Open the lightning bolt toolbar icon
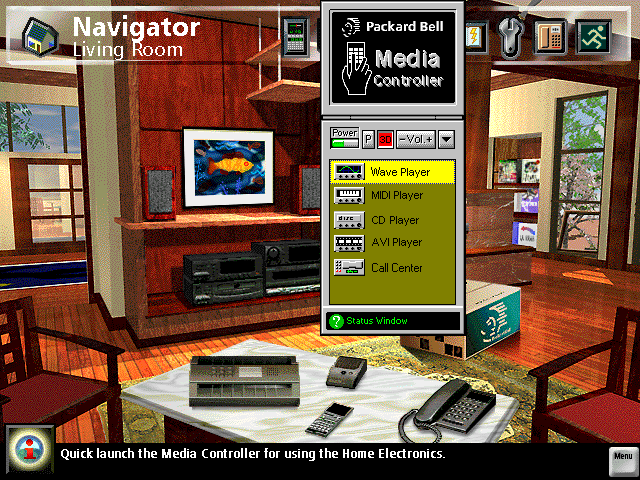The width and height of the screenshot is (640, 480). (x=476, y=36)
